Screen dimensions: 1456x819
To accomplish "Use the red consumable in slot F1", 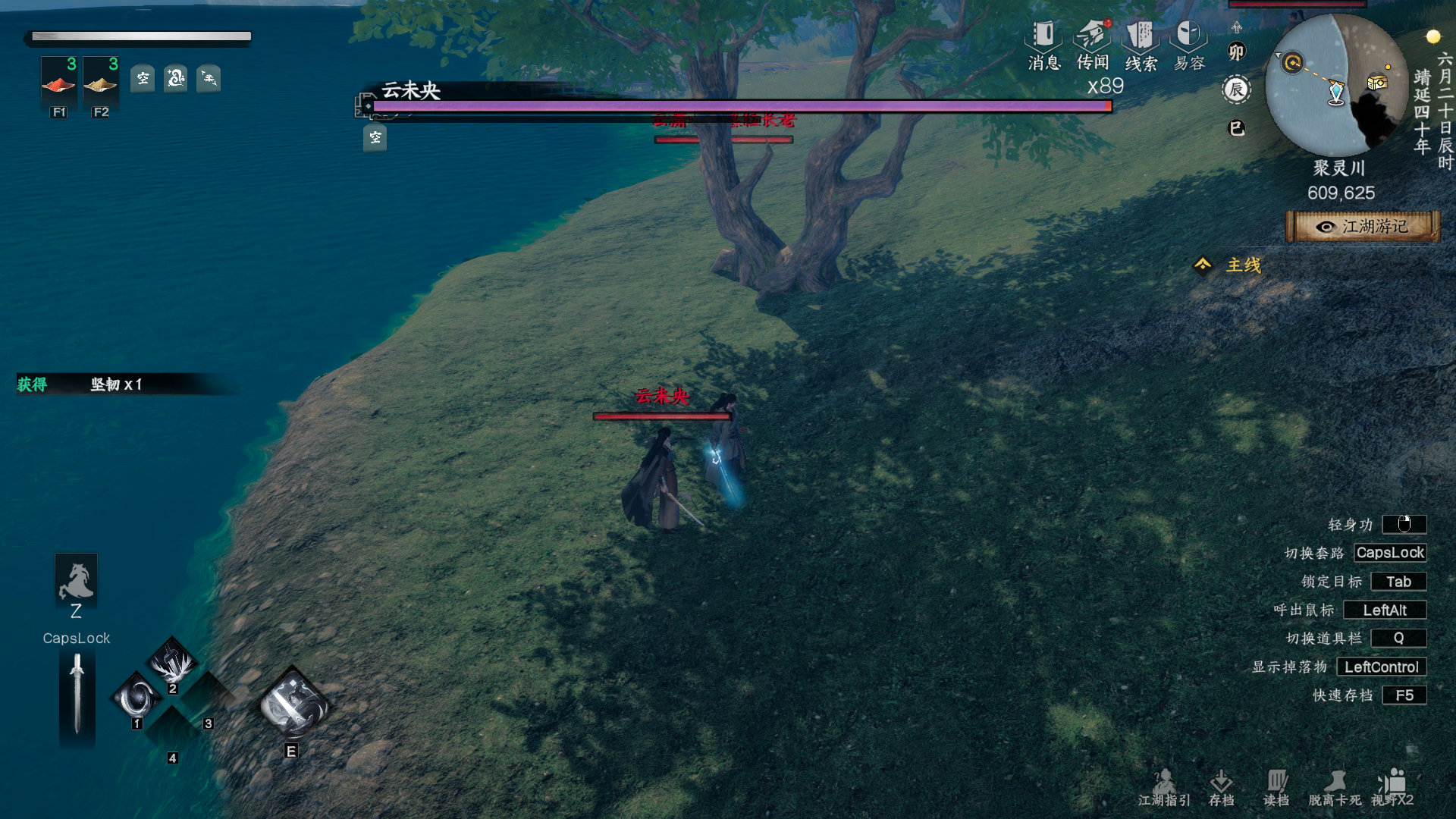I will tap(58, 82).
